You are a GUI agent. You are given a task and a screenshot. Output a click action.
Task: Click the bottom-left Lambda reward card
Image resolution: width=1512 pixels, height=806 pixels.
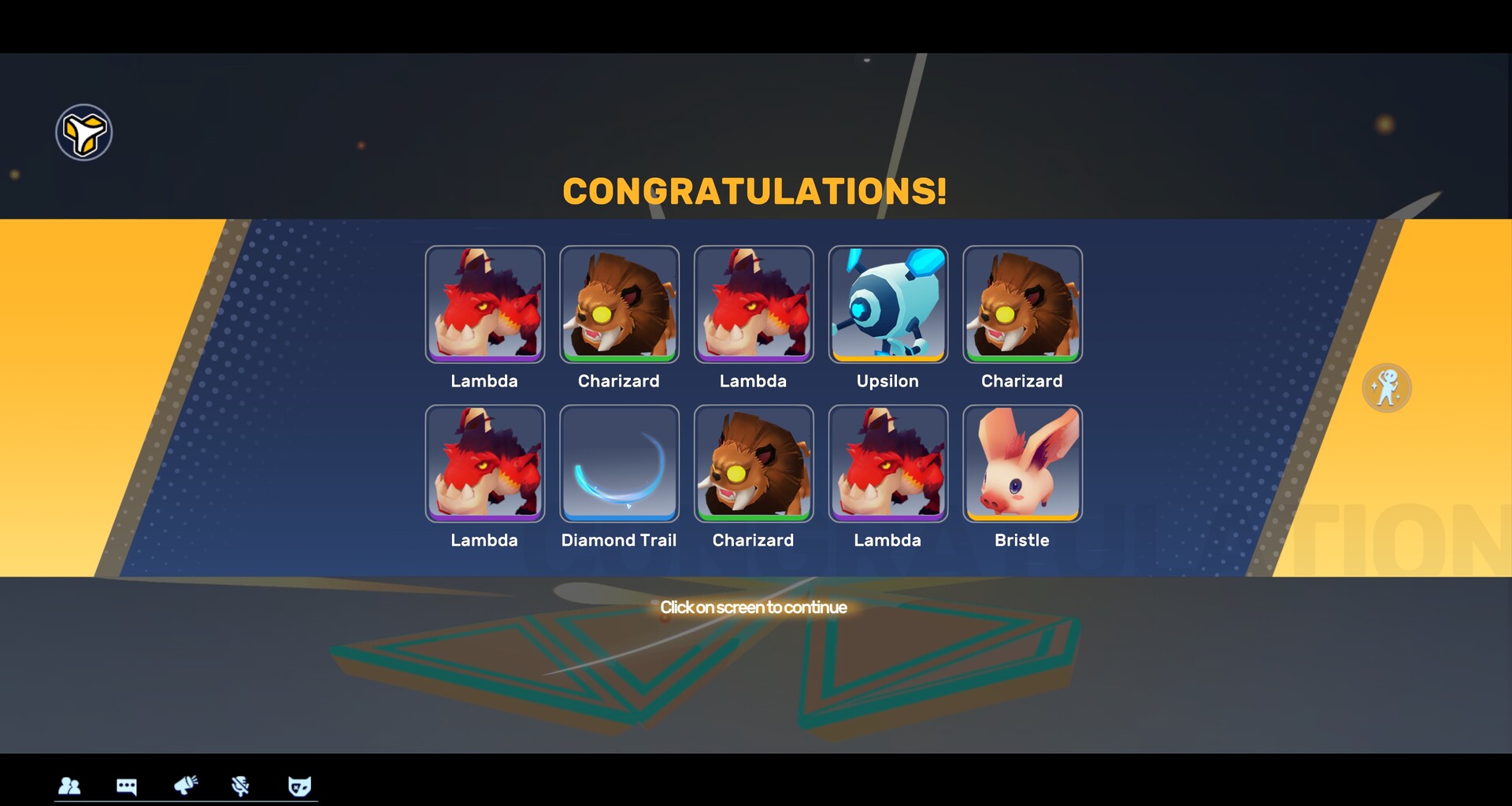(484, 463)
